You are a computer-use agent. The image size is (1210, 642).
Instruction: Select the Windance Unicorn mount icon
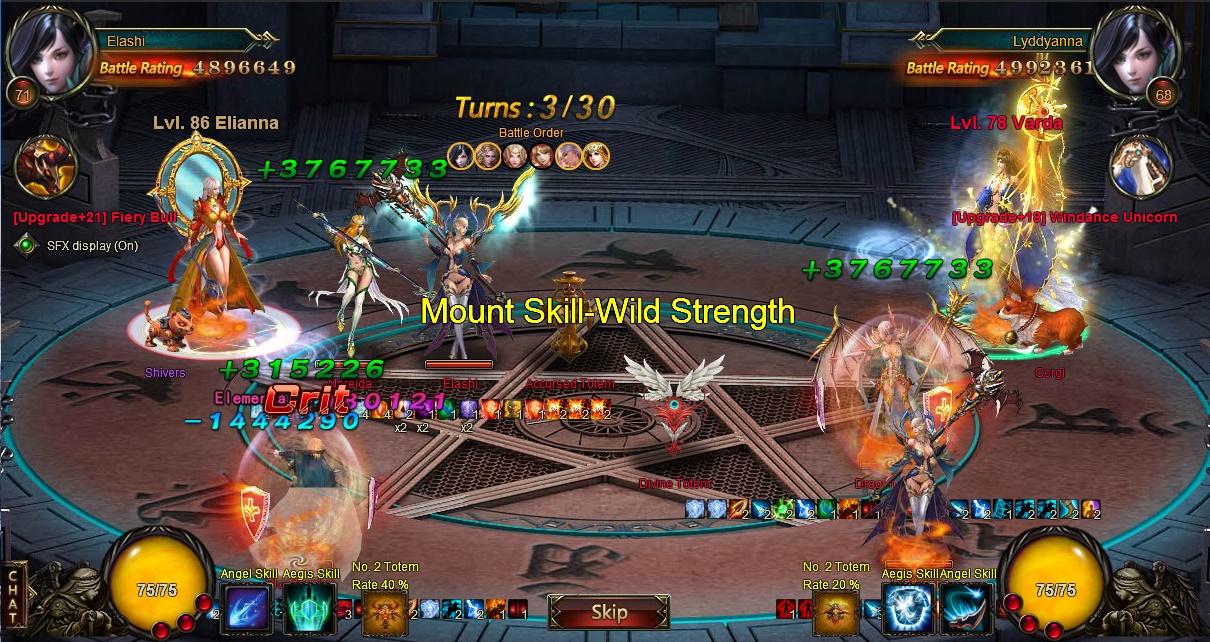click(x=1140, y=167)
